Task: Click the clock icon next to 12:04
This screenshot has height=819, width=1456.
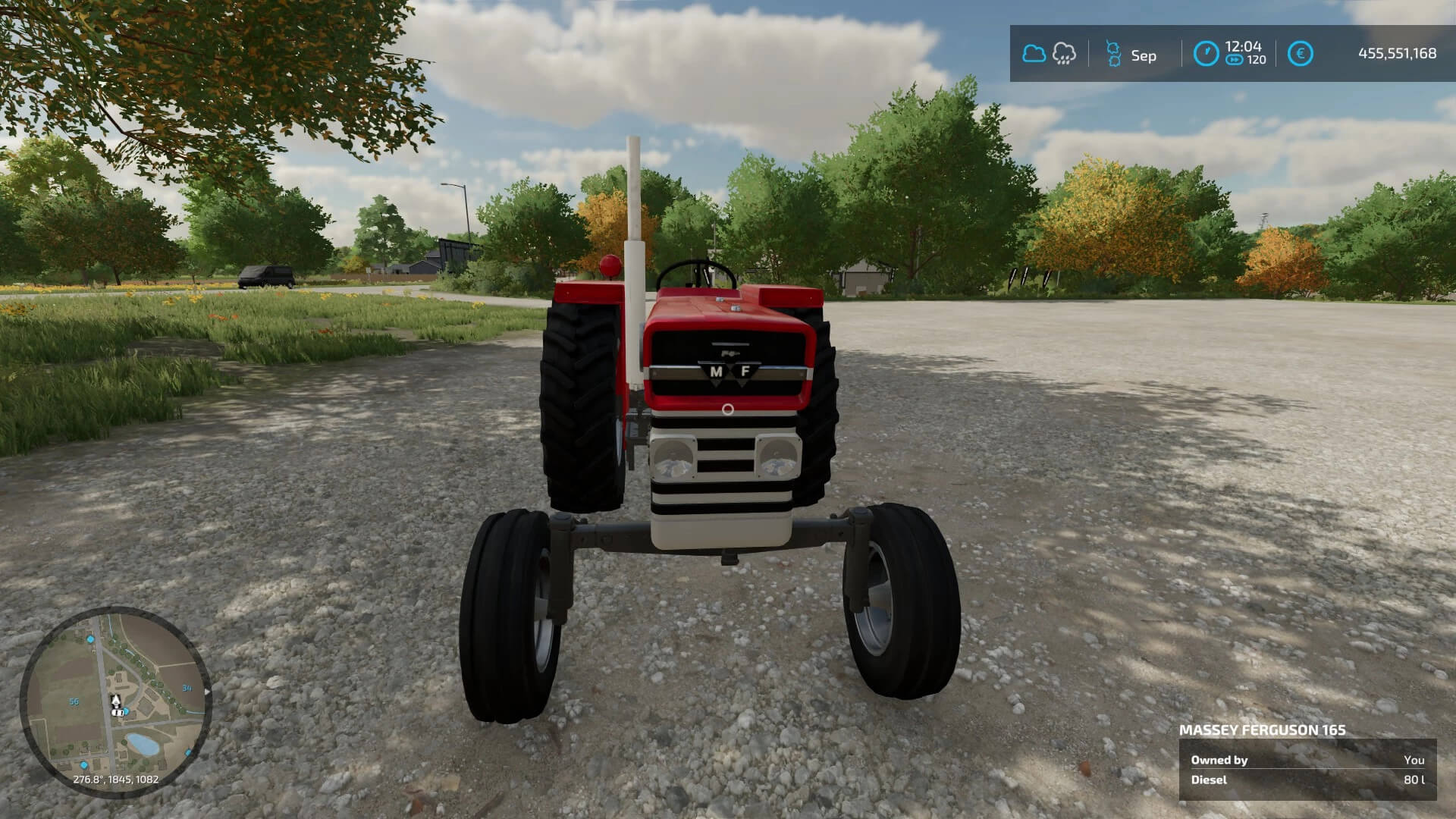Action: tap(1206, 54)
